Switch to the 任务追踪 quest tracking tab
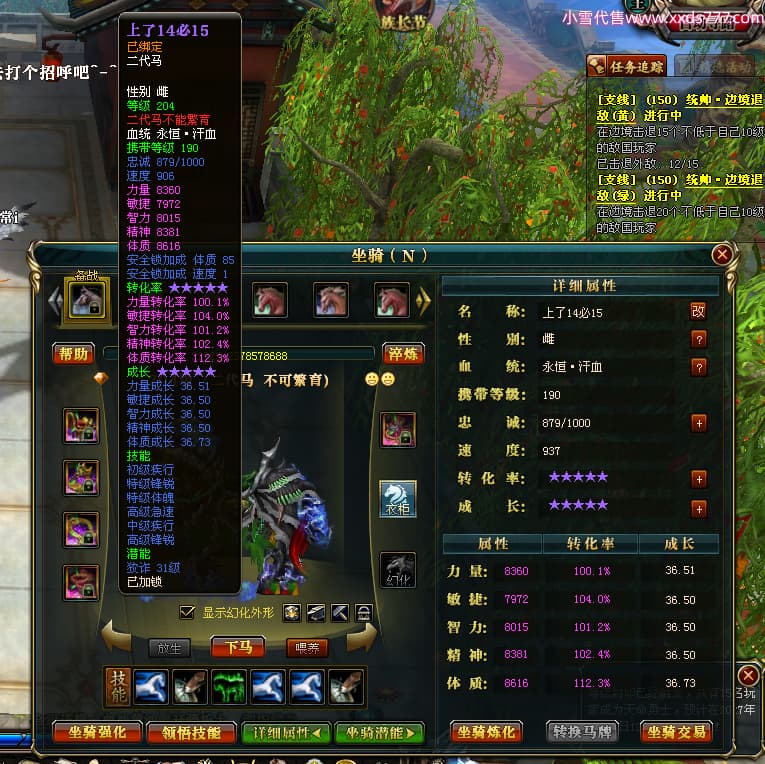 tap(626, 66)
